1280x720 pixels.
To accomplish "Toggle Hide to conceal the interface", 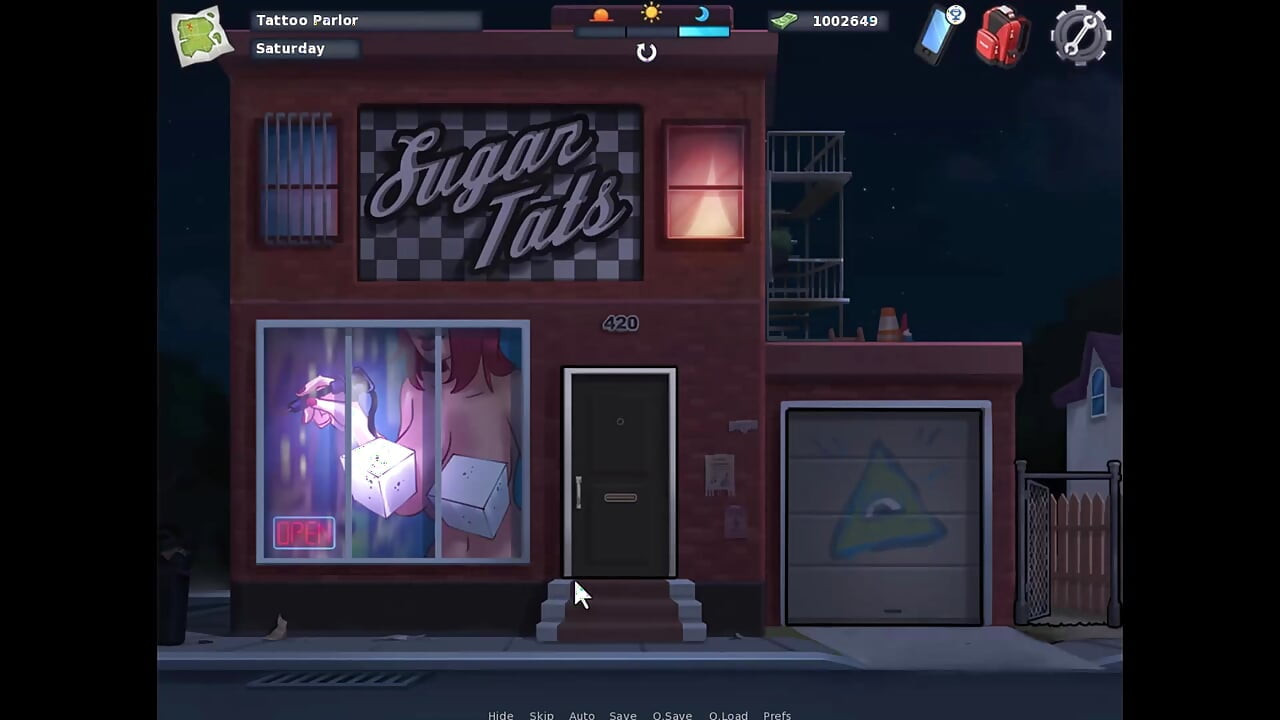I will 500,715.
